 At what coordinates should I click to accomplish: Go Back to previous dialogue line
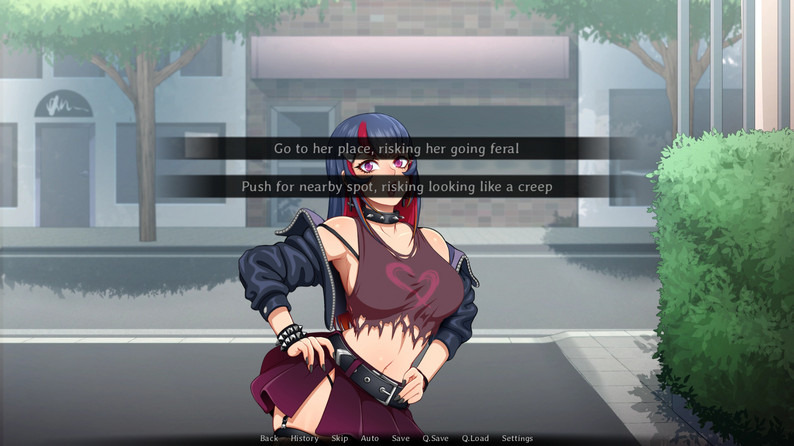(x=269, y=438)
